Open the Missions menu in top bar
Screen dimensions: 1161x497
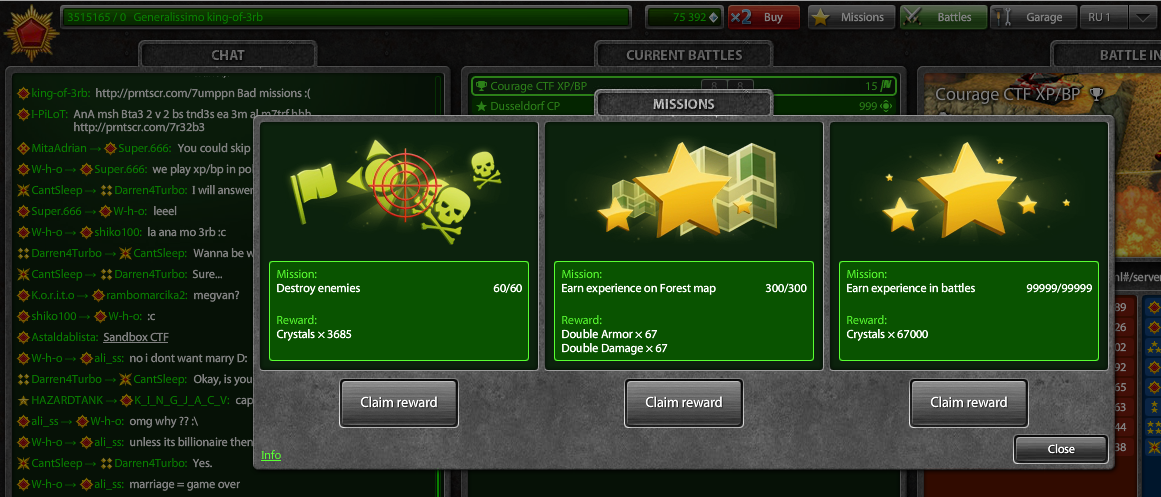(850, 17)
